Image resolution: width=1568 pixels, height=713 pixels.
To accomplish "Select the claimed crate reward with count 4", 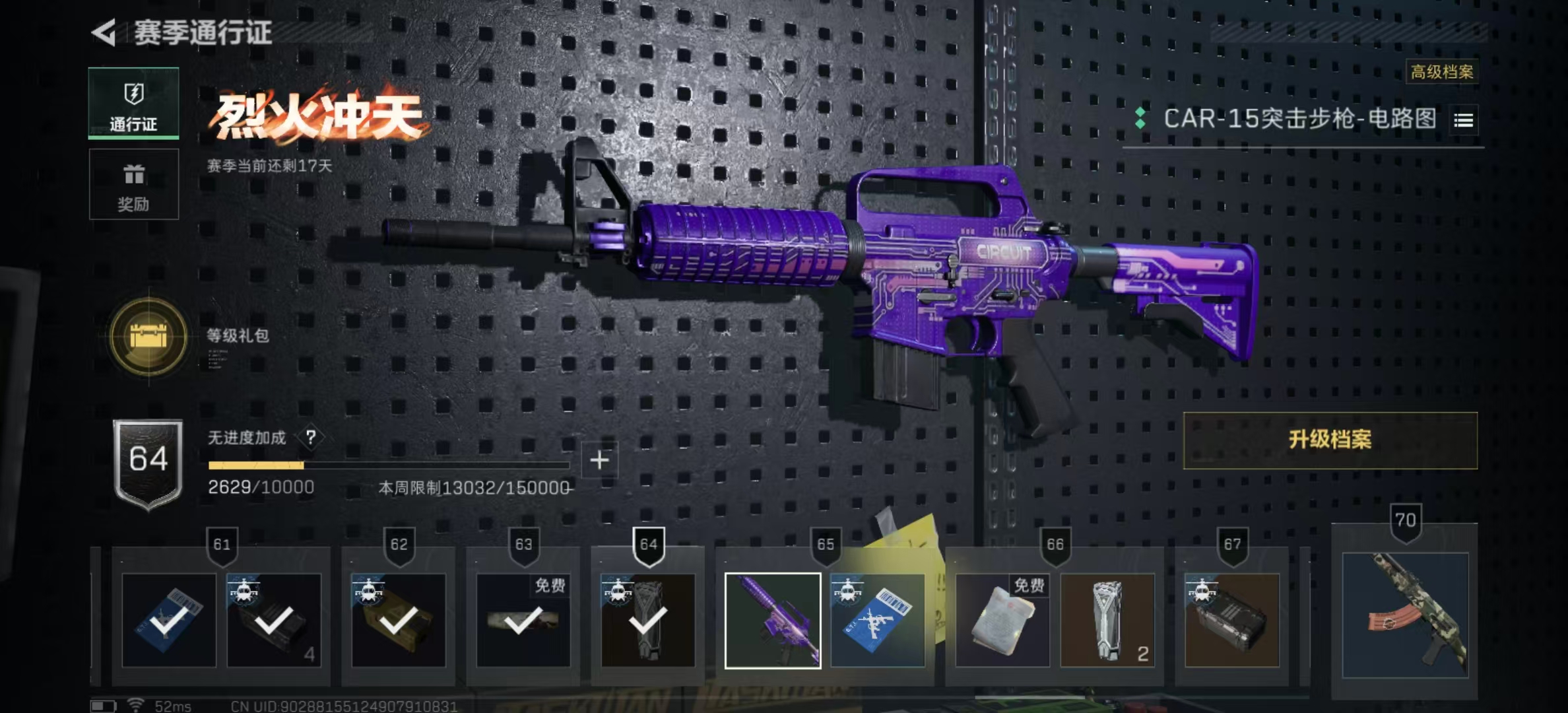I will [274, 621].
